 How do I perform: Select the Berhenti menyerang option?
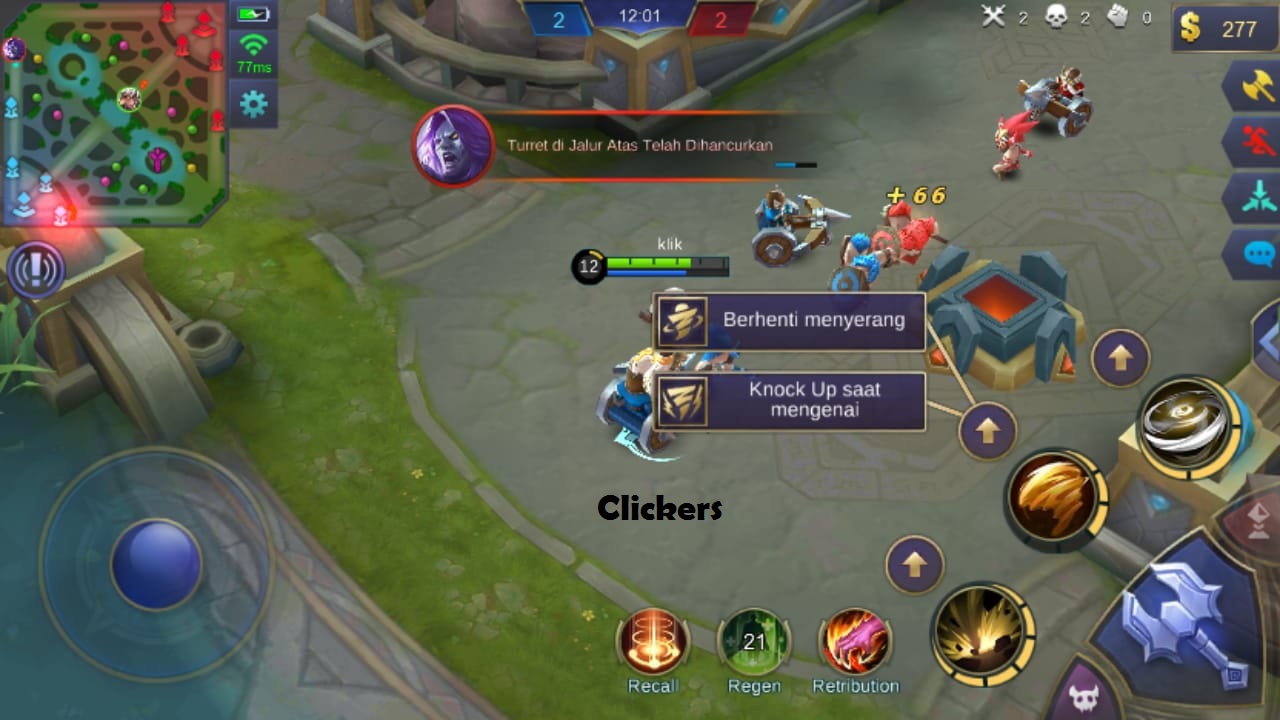click(x=790, y=320)
